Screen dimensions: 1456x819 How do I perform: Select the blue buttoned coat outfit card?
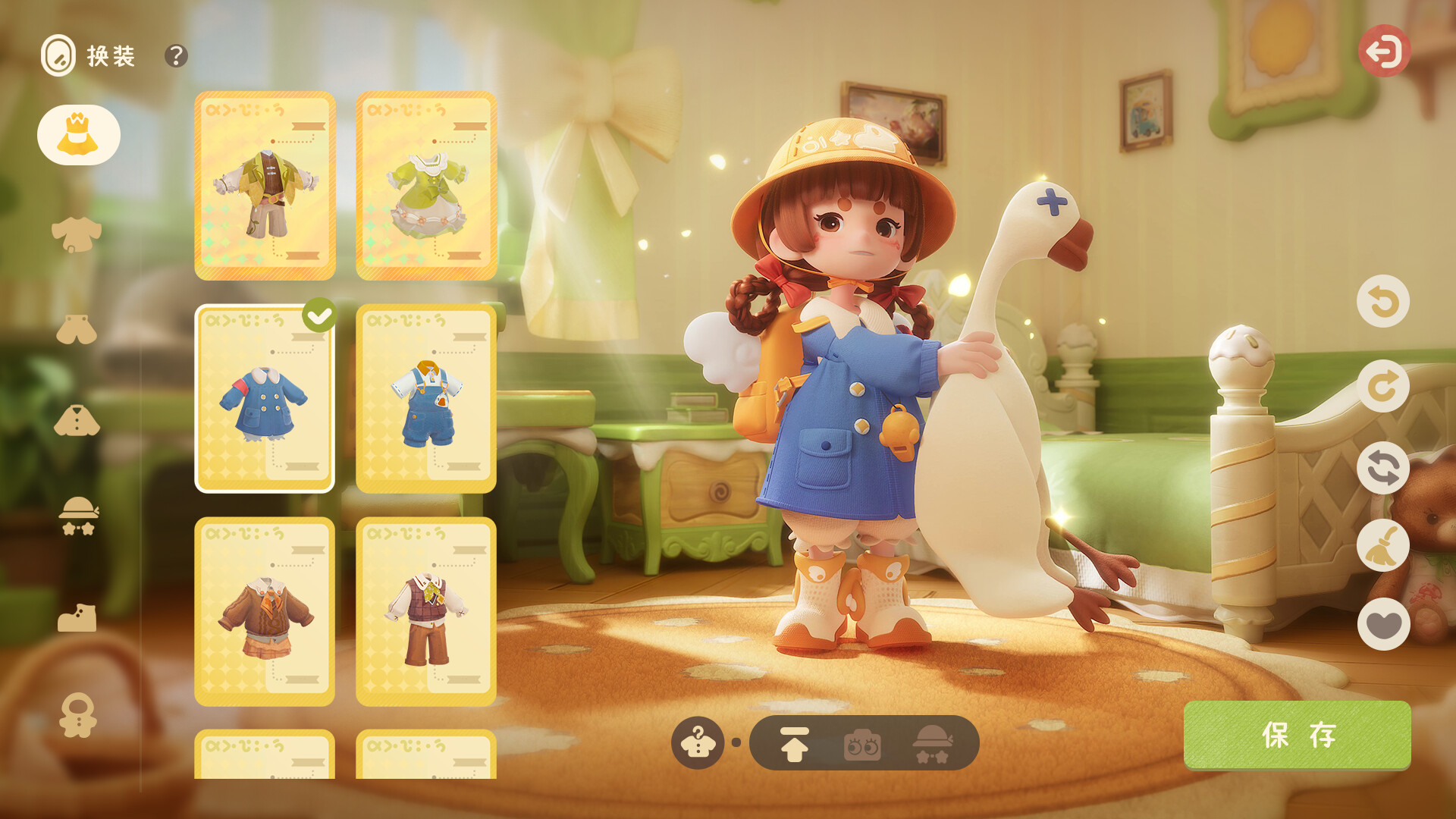[265, 399]
